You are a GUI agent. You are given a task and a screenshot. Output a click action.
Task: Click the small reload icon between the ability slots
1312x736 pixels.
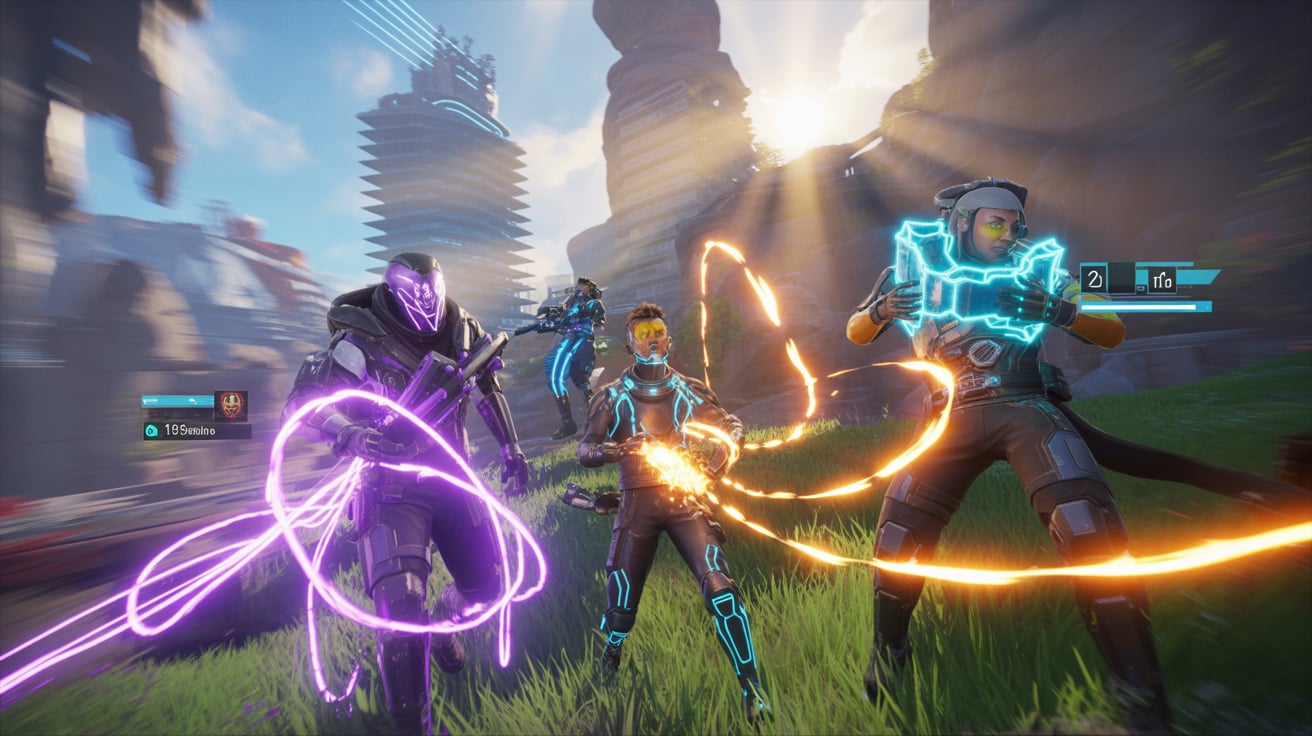coord(1141,288)
